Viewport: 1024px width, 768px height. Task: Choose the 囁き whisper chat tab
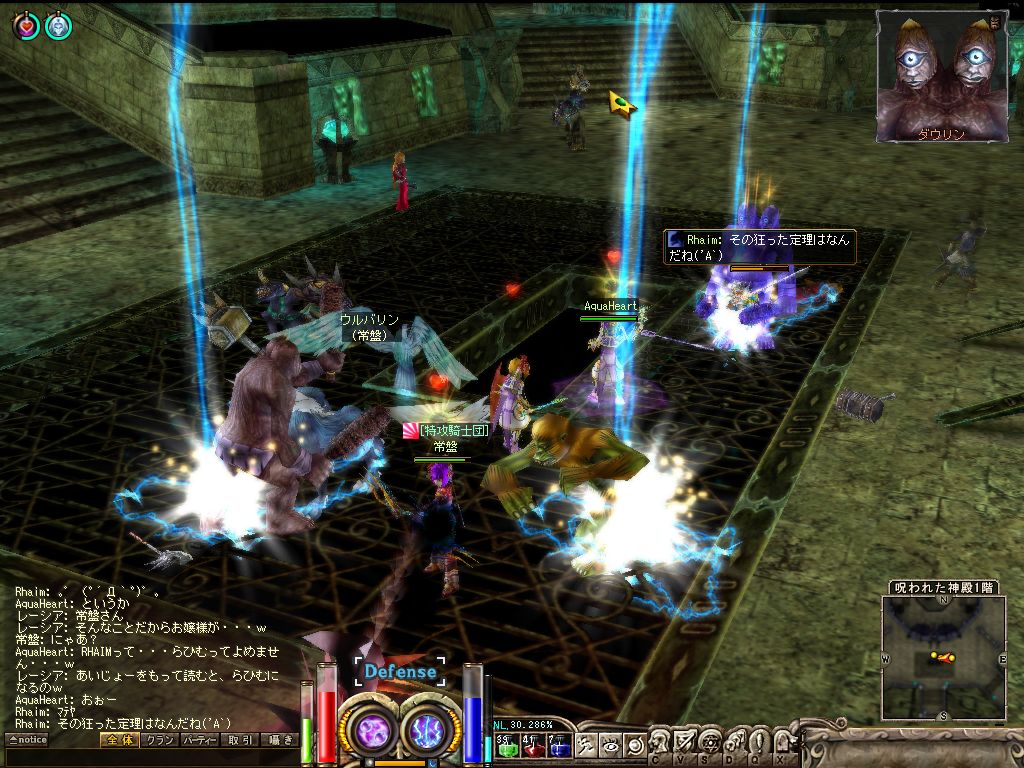click(x=280, y=740)
